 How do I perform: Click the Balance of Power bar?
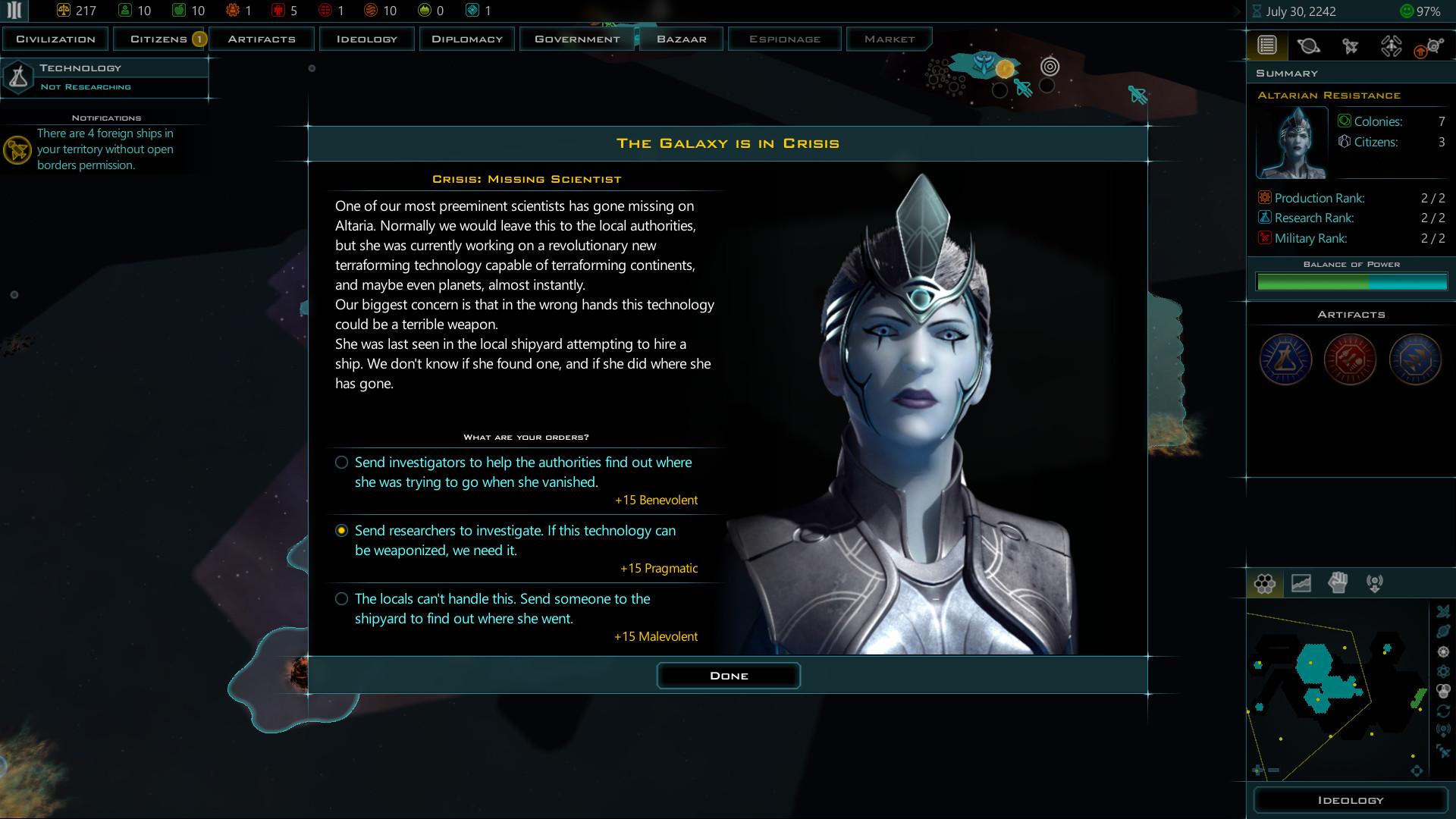click(x=1352, y=282)
